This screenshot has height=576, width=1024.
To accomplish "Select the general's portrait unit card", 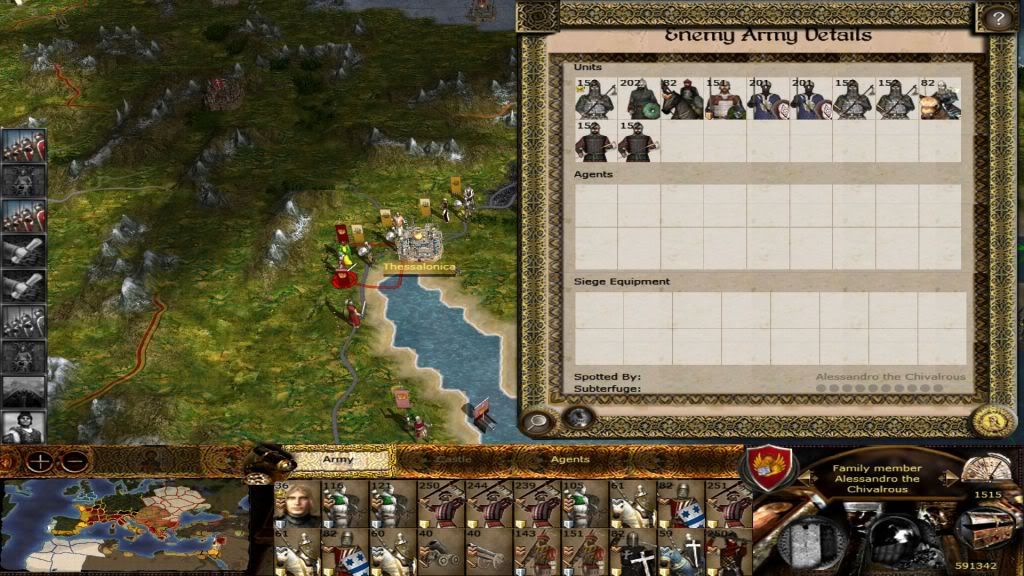I will [x=297, y=504].
